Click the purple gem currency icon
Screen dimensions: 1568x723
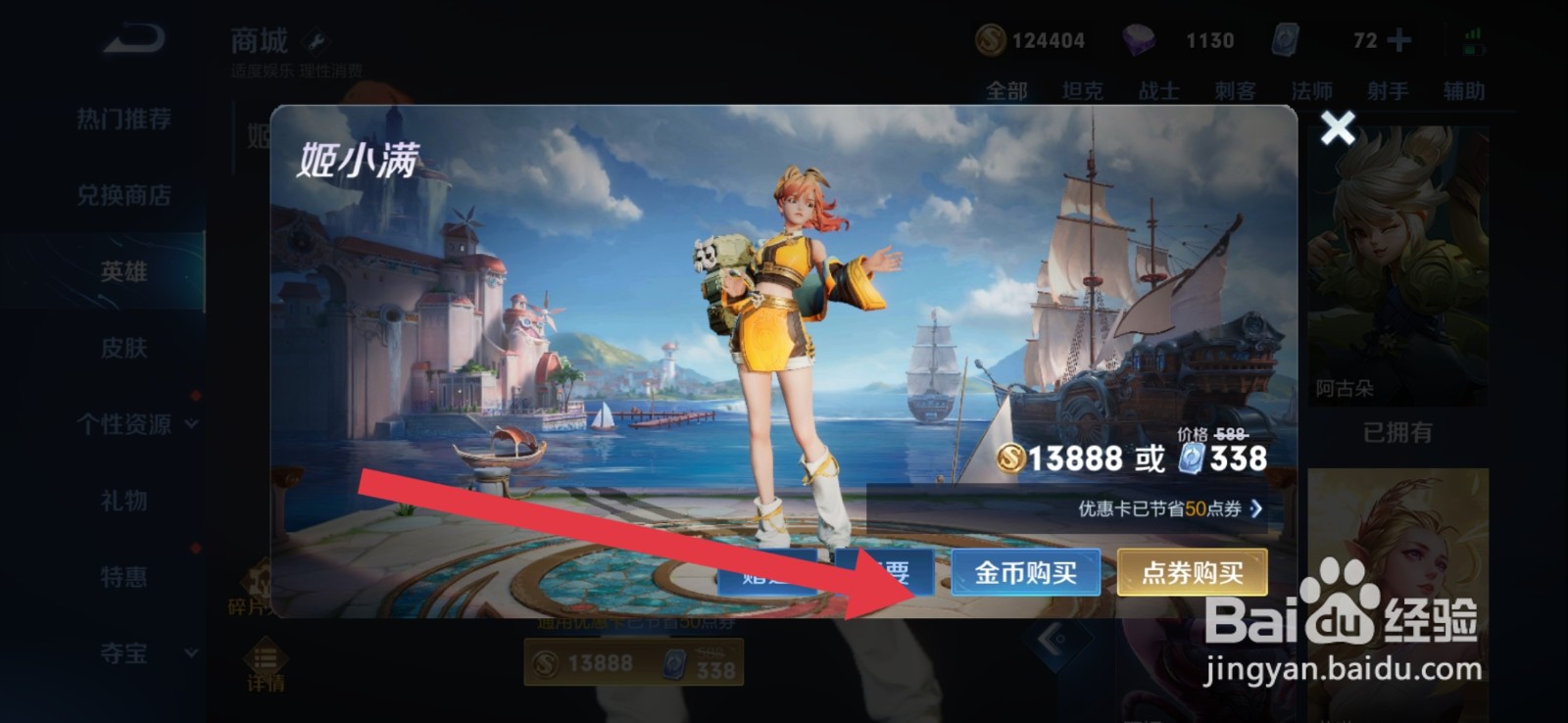click(x=1137, y=40)
